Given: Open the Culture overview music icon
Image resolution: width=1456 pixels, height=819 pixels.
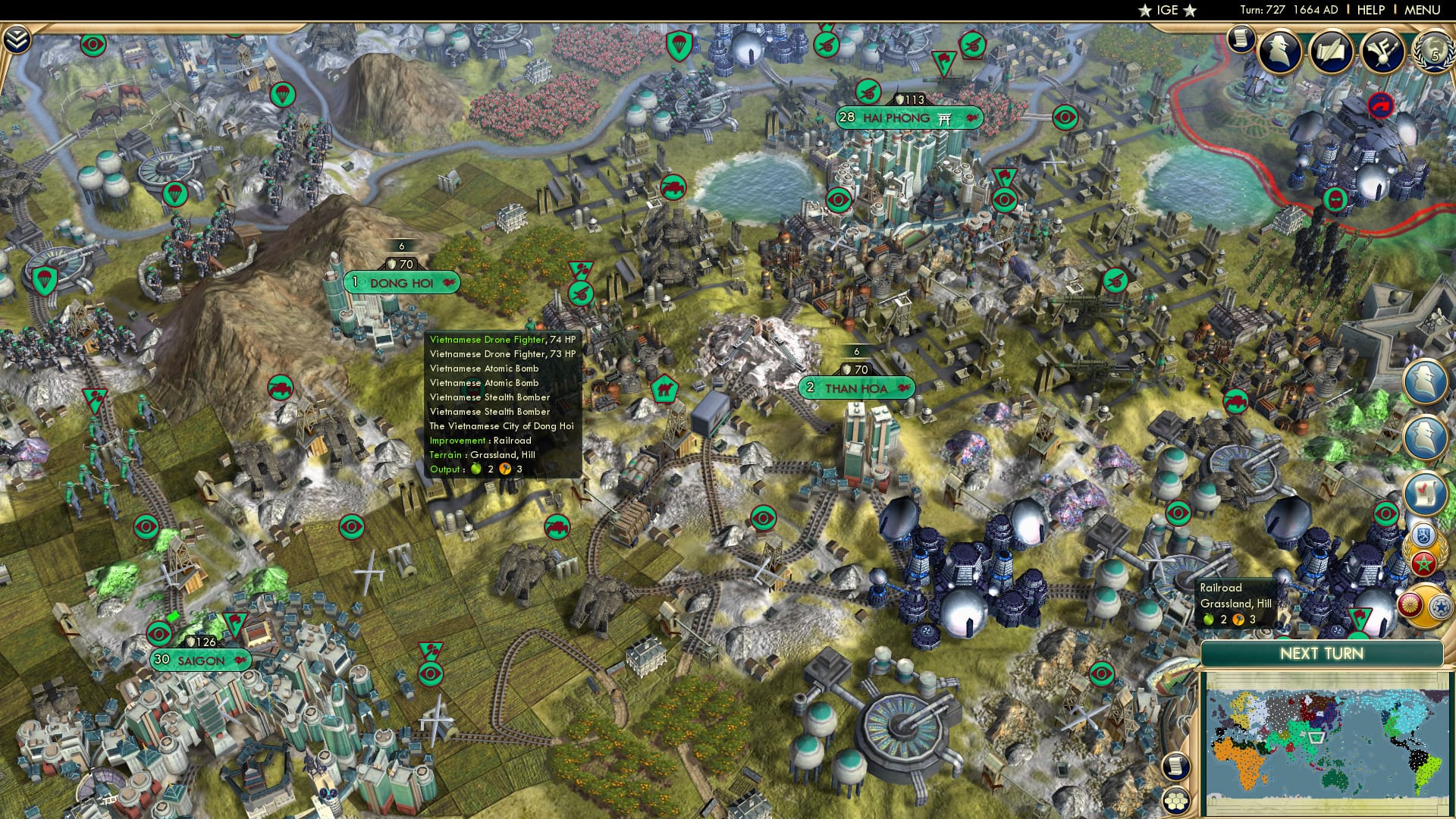Looking at the screenshot, I should (x=1380, y=50).
